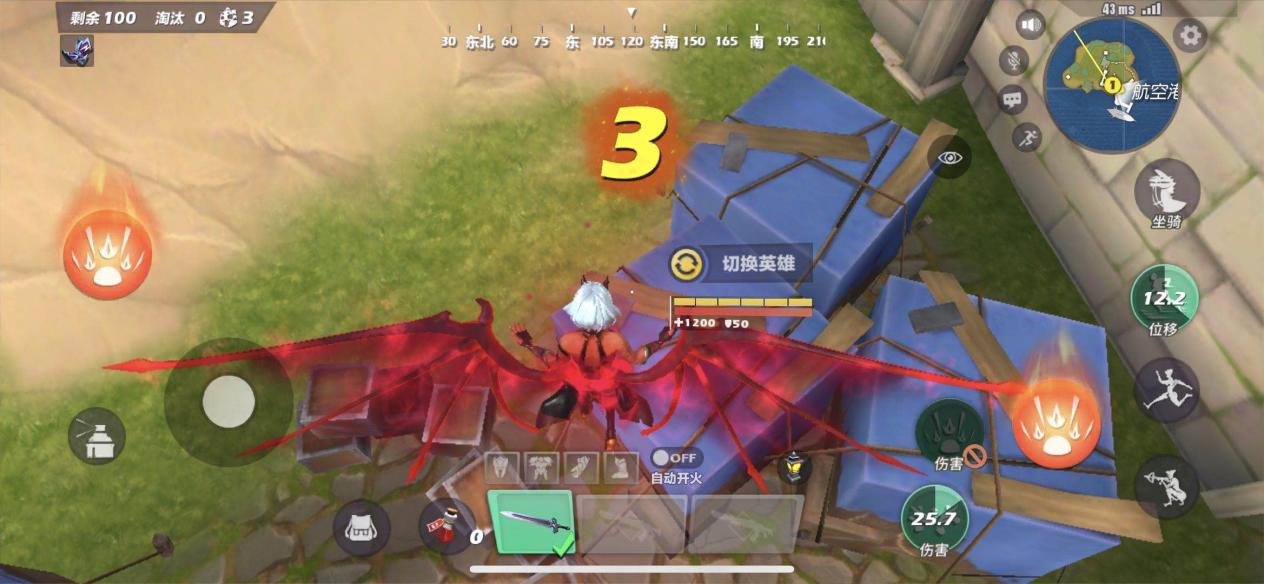Screen dimensions: 1264x584
Task: Tap the 切换英雄 switch hero button
Action: pyautogui.click(x=740, y=265)
